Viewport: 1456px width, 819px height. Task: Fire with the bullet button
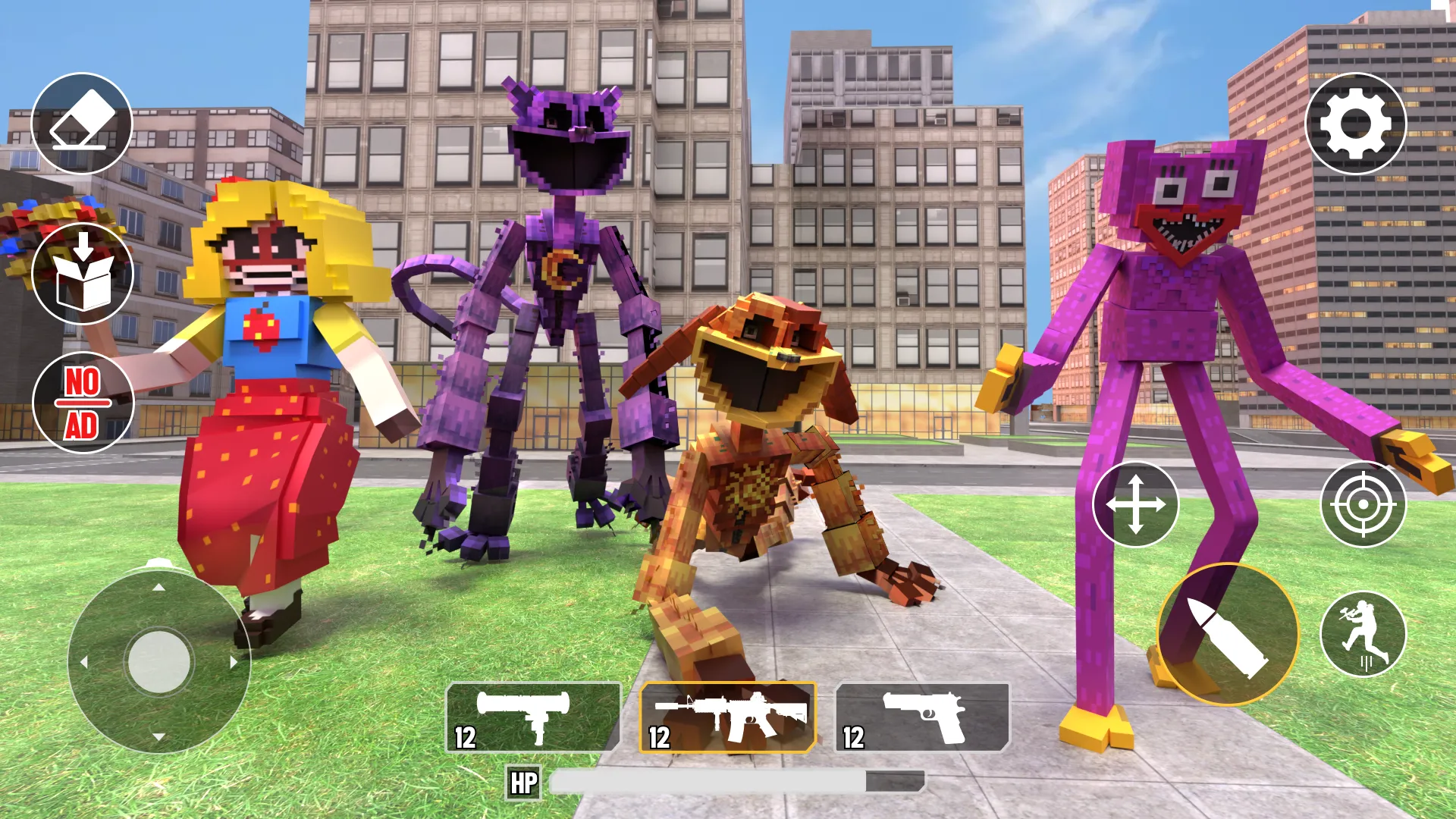[1227, 635]
